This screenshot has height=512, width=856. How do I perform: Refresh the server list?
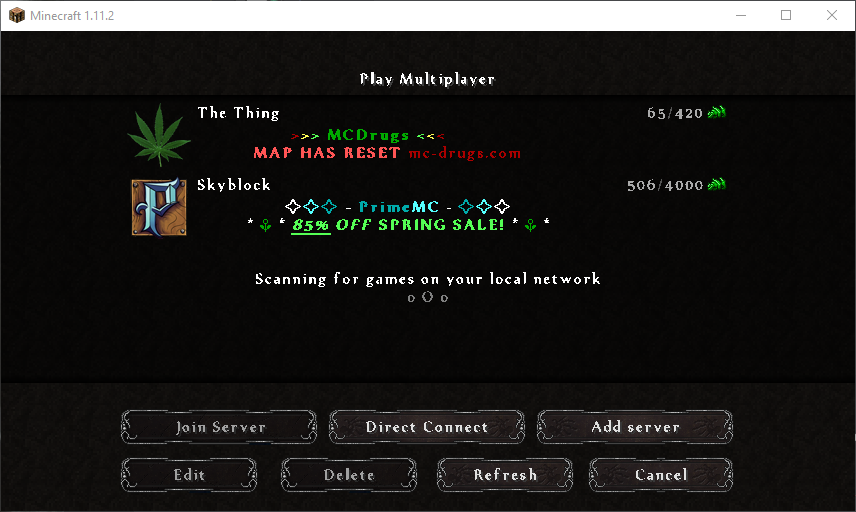[x=505, y=475]
